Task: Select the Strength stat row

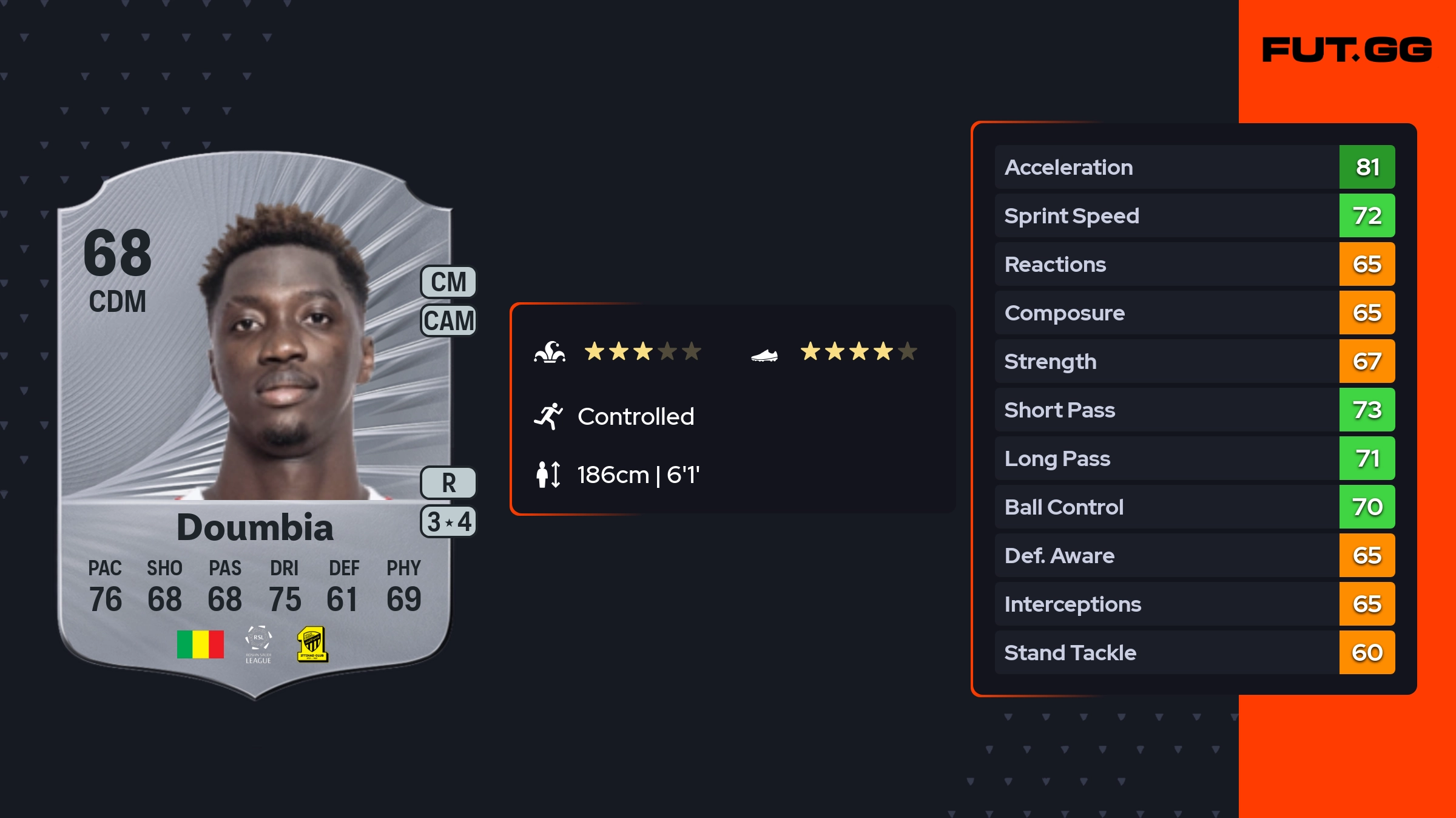Action: 1194,361
